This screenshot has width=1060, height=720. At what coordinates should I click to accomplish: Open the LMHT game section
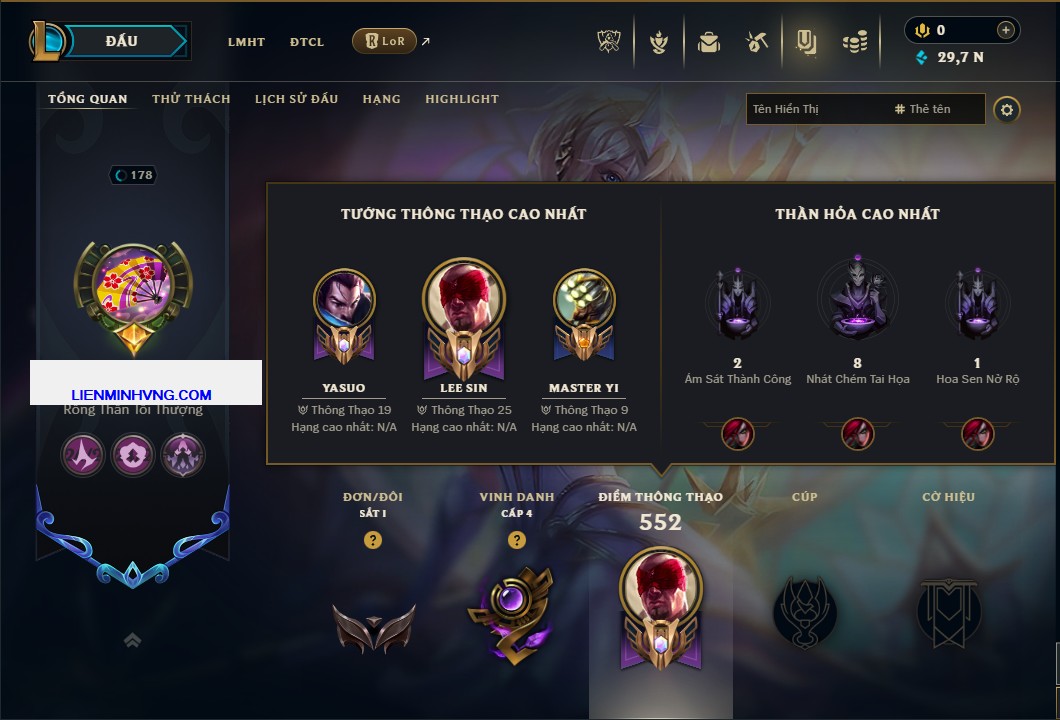pyautogui.click(x=246, y=42)
